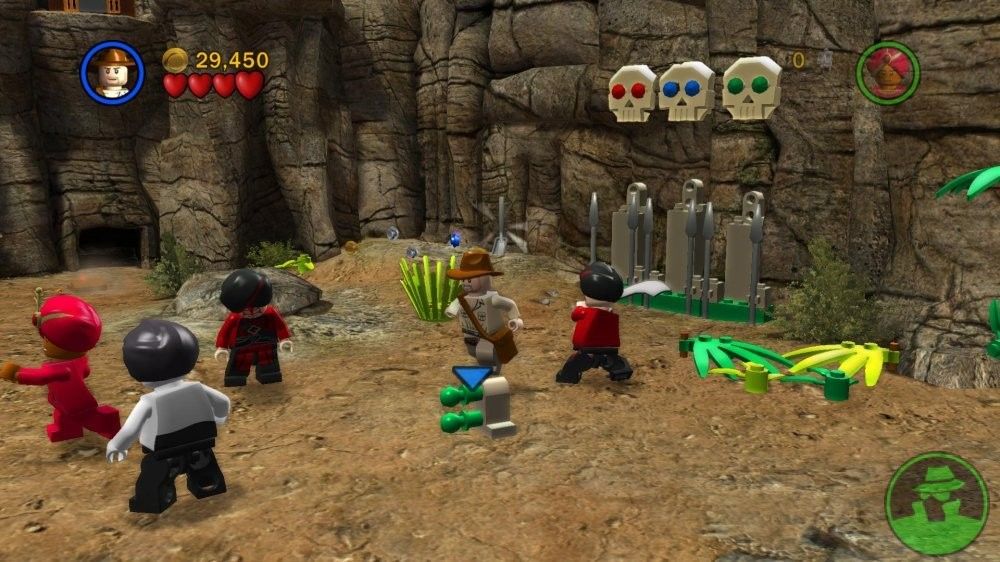
Task: Select the Indiana Jones character portrait
Action: (x=112, y=73)
